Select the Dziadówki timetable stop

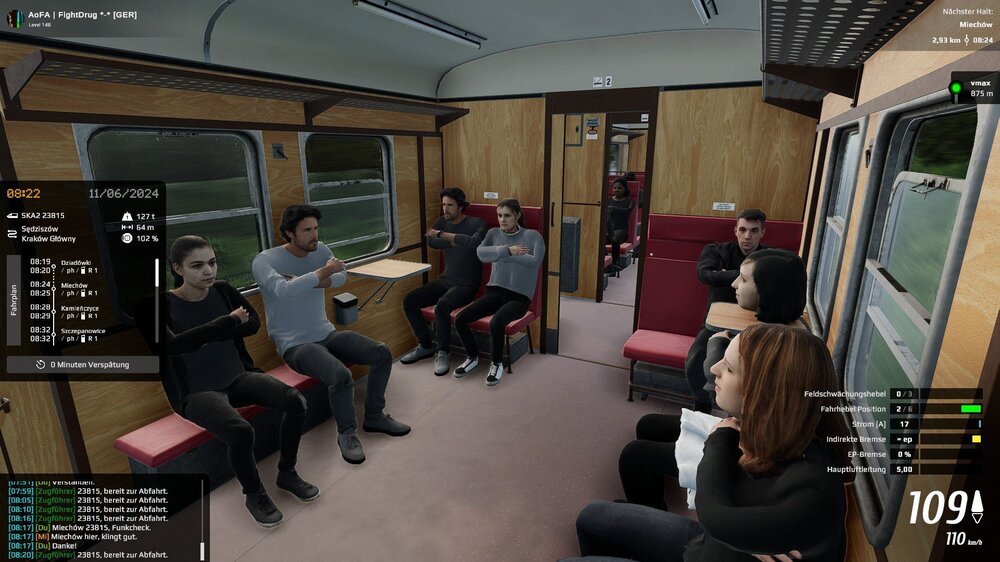(78, 266)
